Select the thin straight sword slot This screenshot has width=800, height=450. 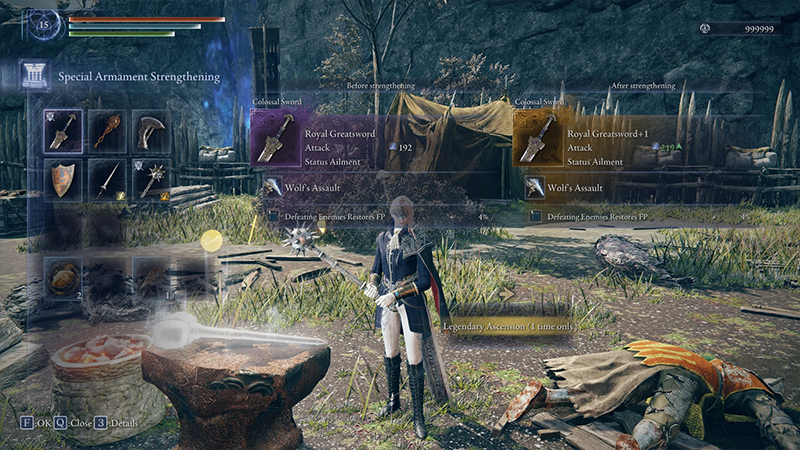click(x=107, y=180)
